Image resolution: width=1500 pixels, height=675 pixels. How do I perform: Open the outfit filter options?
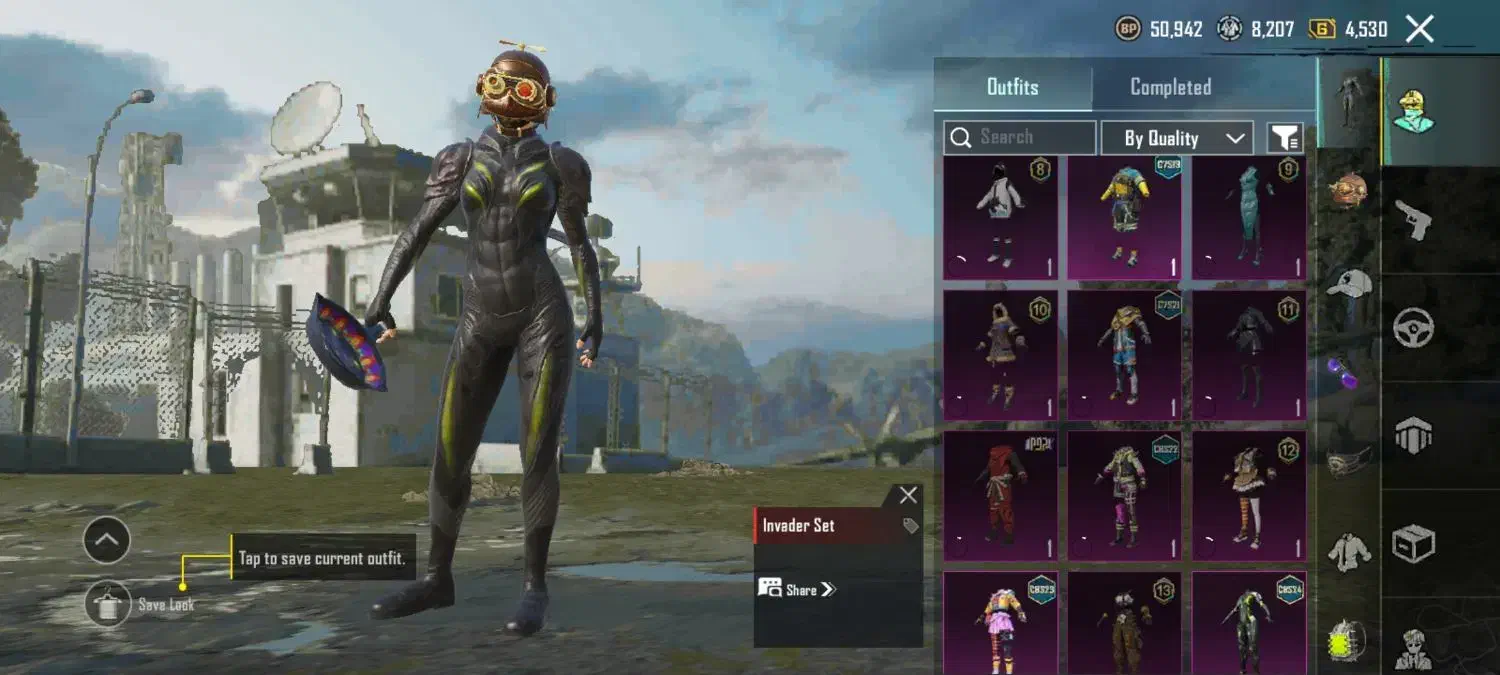1285,138
